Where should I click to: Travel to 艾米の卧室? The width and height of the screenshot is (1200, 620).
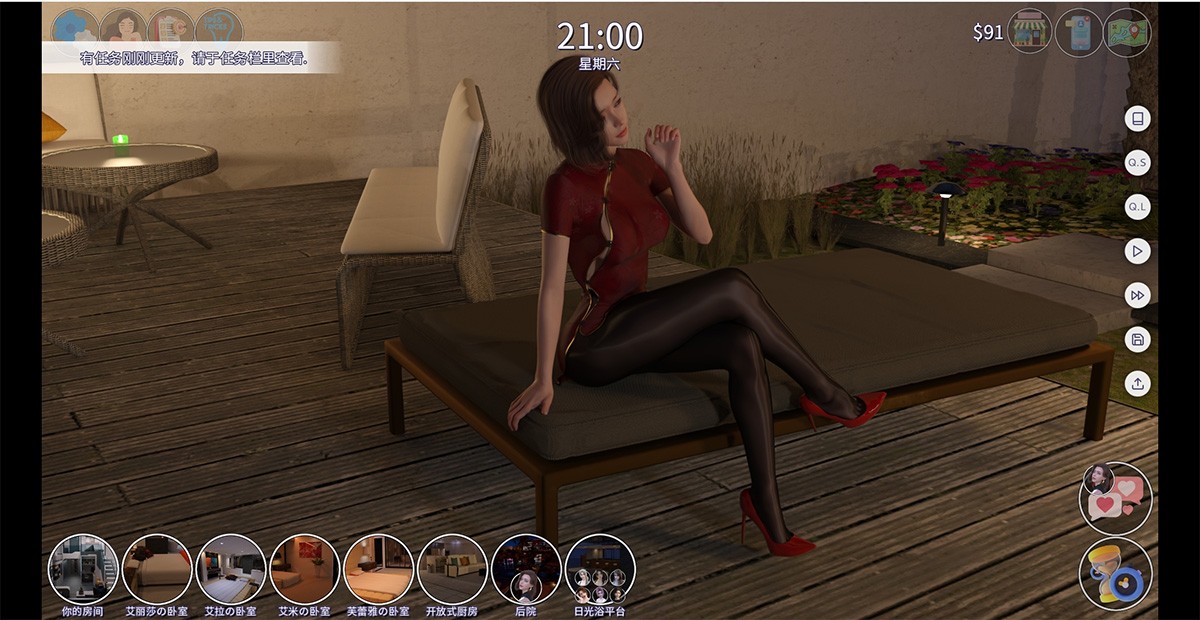[x=304, y=568]
